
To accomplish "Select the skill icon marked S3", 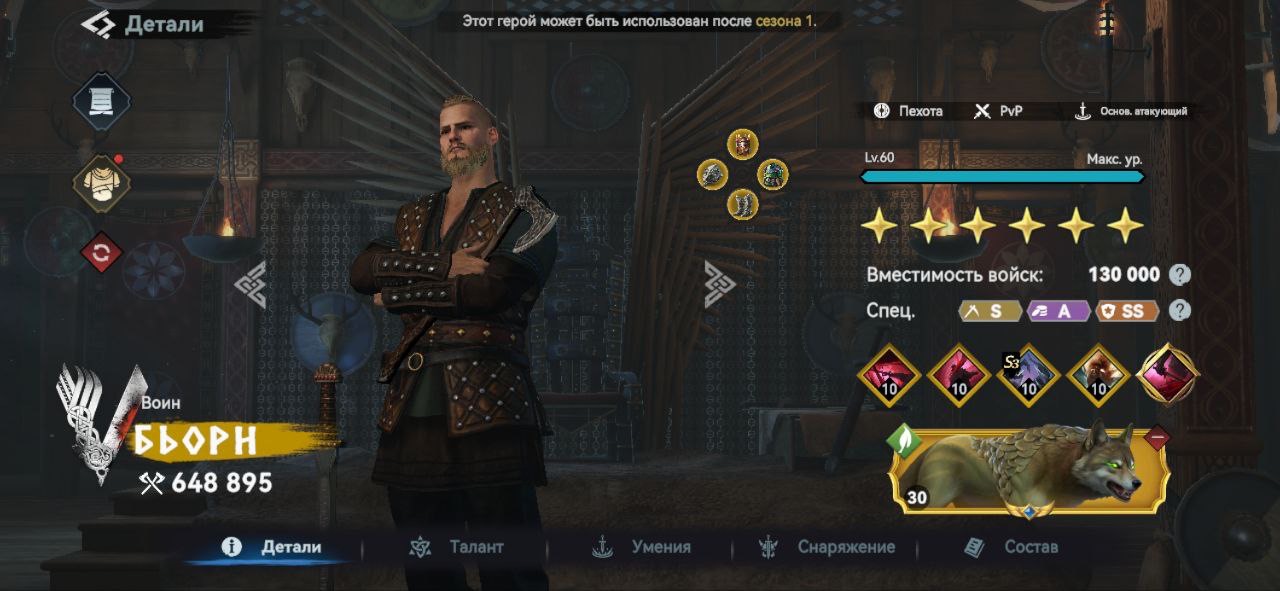I will [x=1029, y=376].
